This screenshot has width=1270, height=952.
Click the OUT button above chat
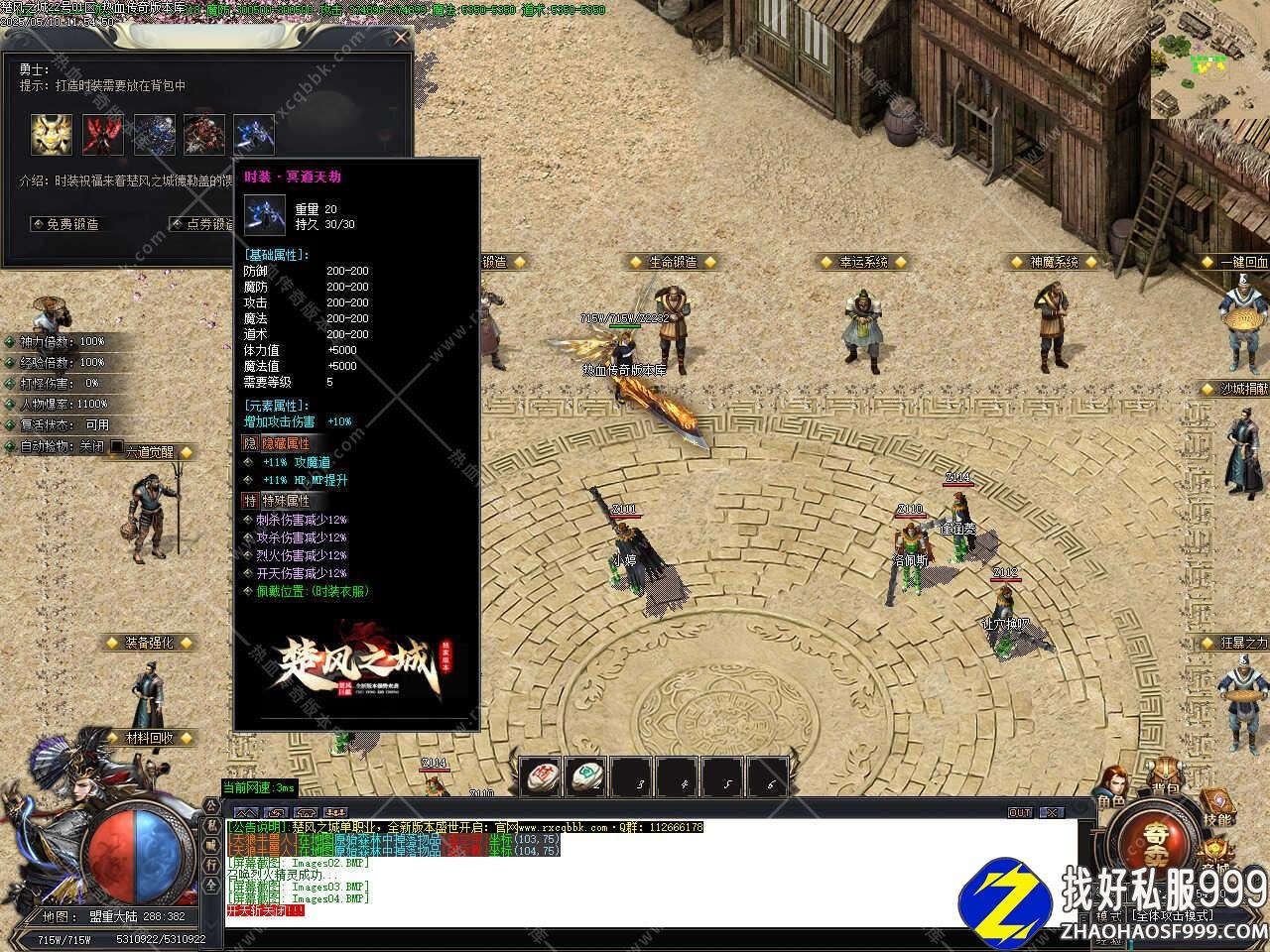1020,812
